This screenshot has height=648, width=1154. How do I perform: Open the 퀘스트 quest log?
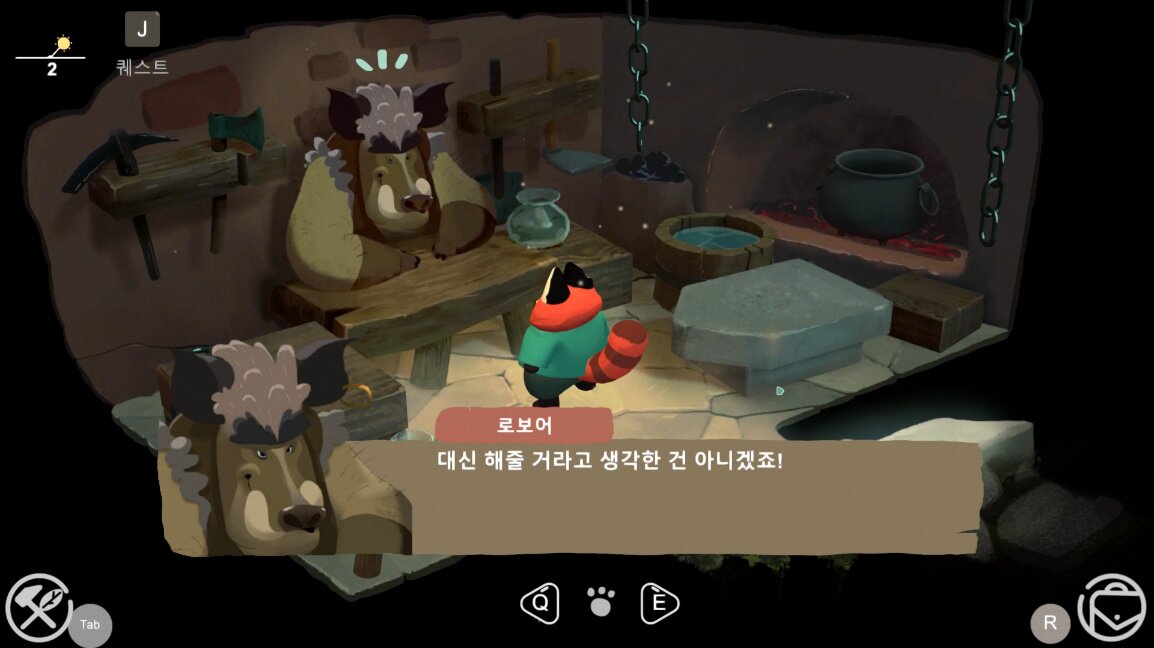[142, 30]
